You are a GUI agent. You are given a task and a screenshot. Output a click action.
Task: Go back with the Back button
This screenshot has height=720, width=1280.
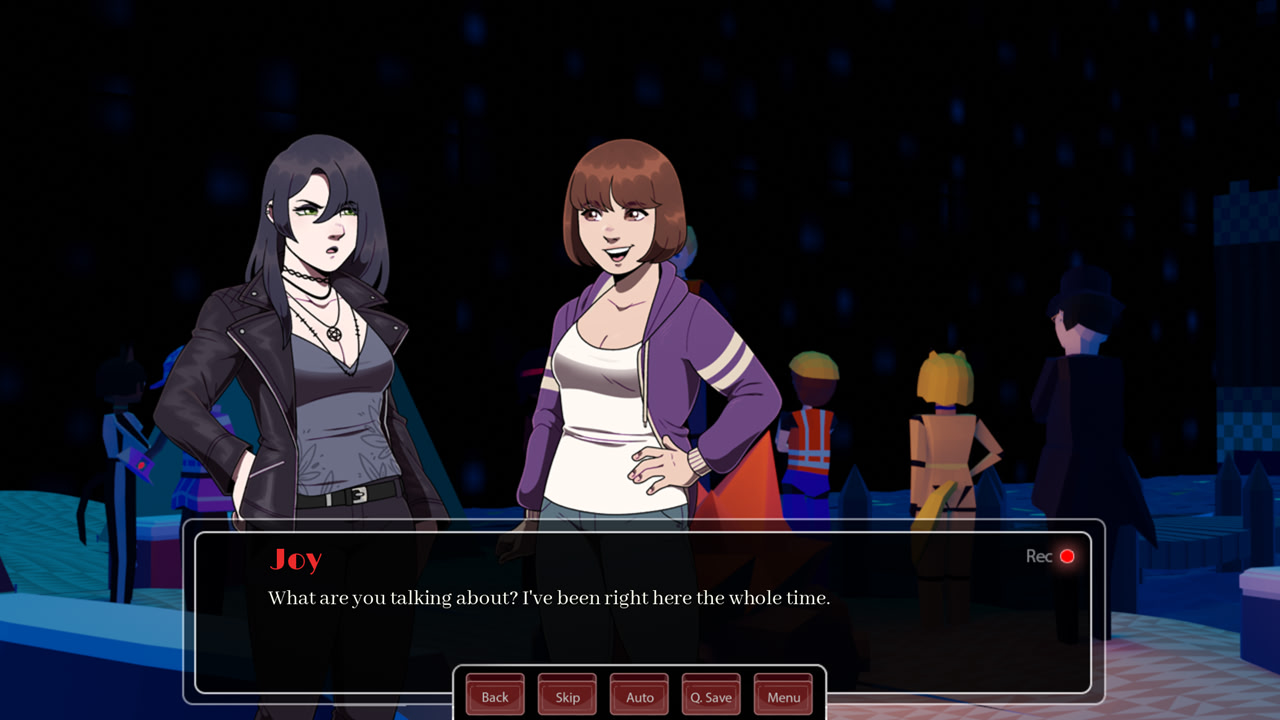pos(495,696)
